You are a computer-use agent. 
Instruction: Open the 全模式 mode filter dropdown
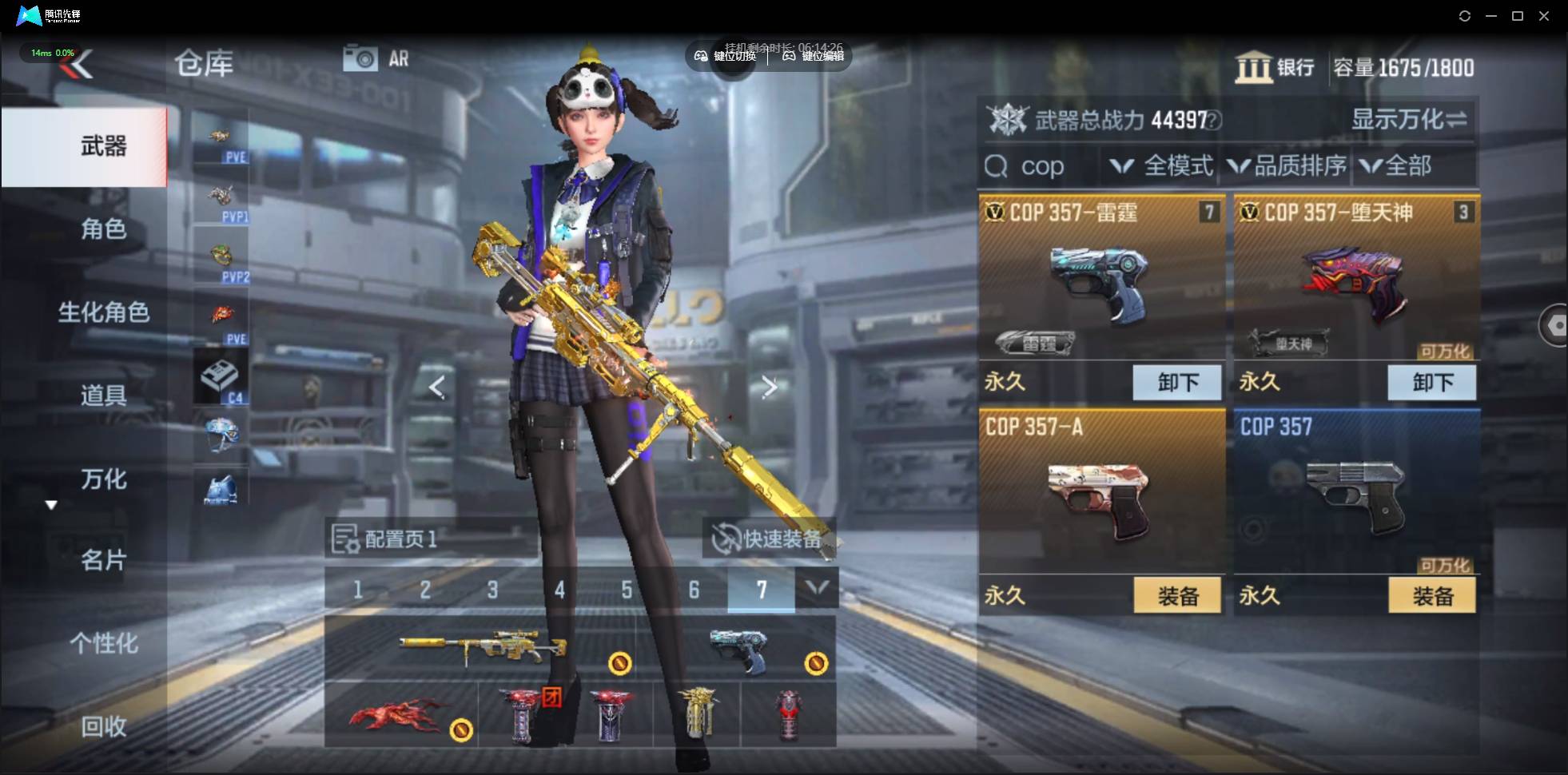pyautogui.click(x=1163, y=166)
